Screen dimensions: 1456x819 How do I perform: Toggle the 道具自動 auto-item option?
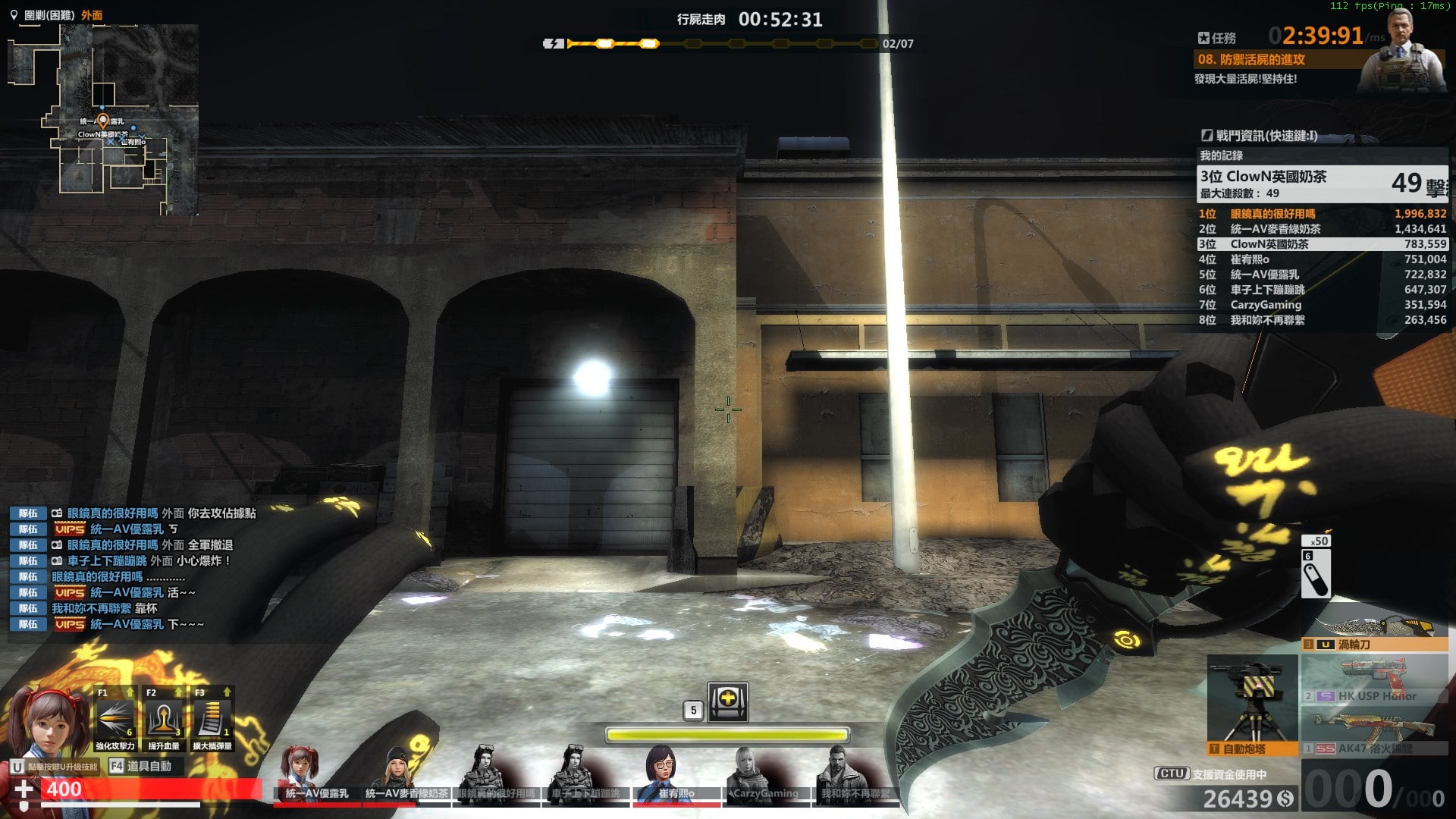tap(141, 766)
